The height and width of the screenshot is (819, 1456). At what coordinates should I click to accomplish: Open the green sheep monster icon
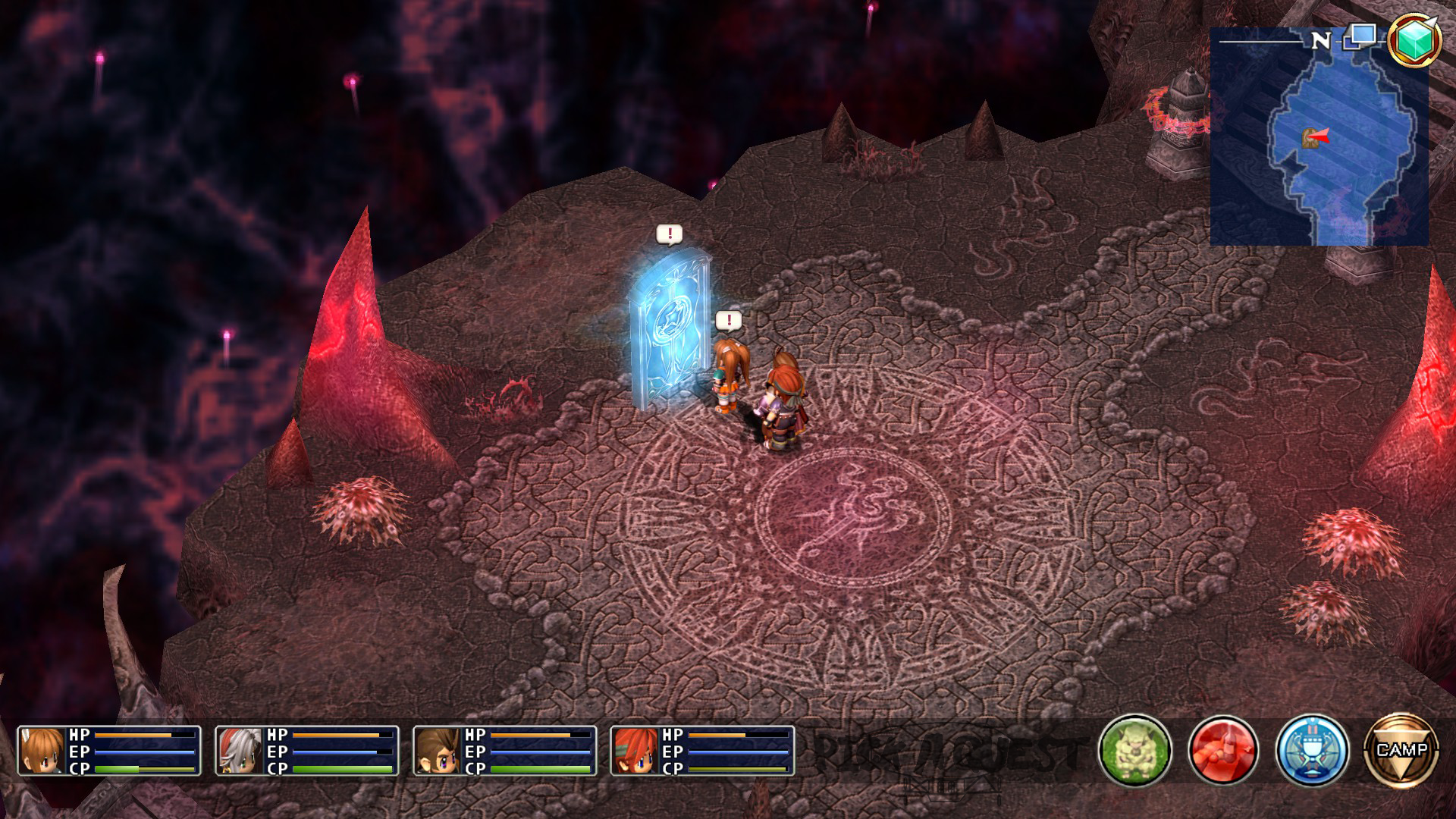pyautogui.click(x=1134, y=751)
